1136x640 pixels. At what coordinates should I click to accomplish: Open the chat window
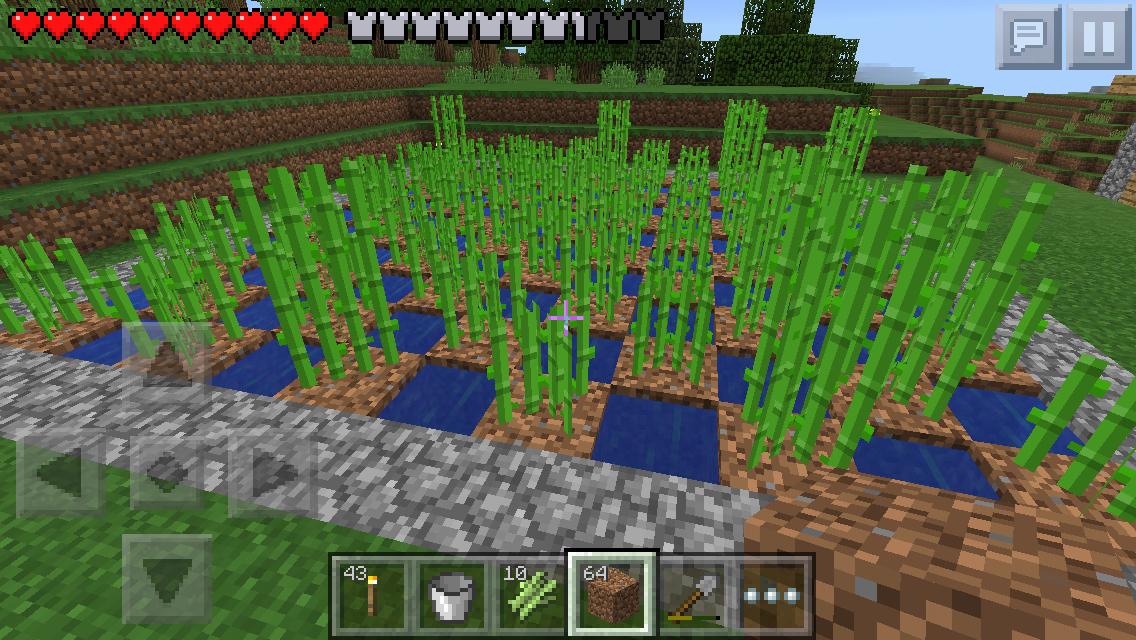pyautogui.click(x=1027, y=37)
